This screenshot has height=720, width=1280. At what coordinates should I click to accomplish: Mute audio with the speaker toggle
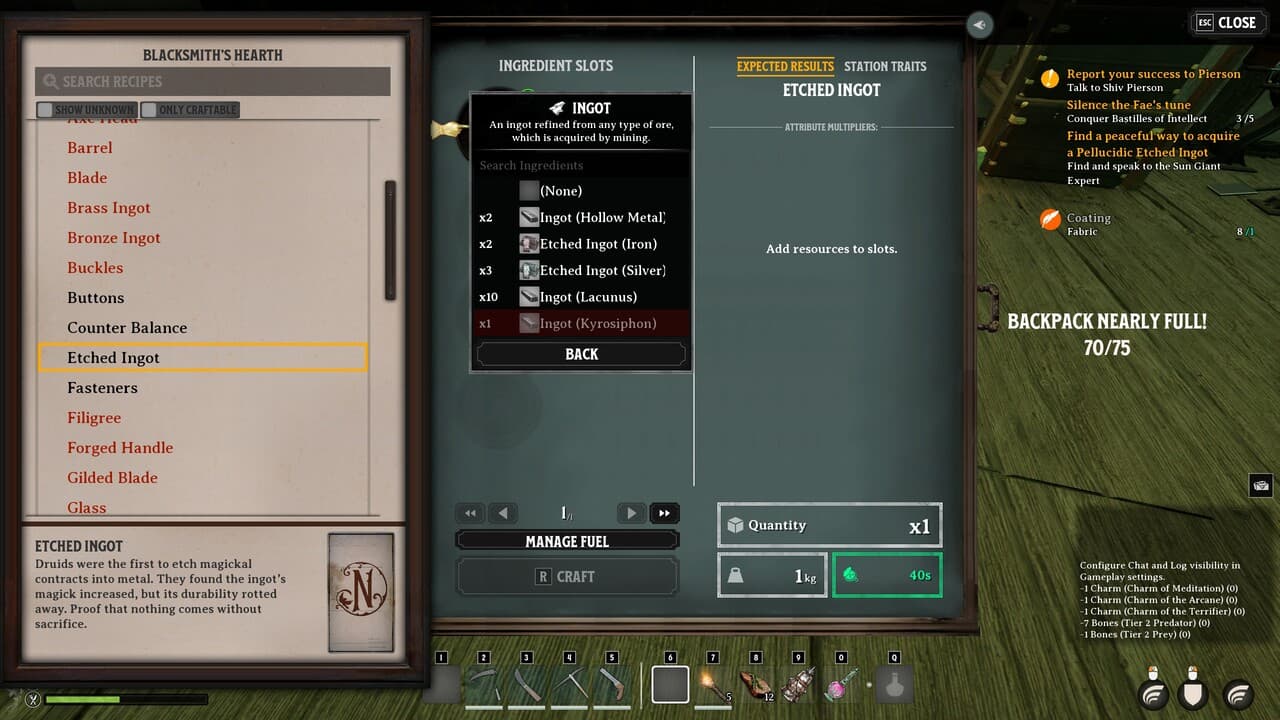coord(979,25)
